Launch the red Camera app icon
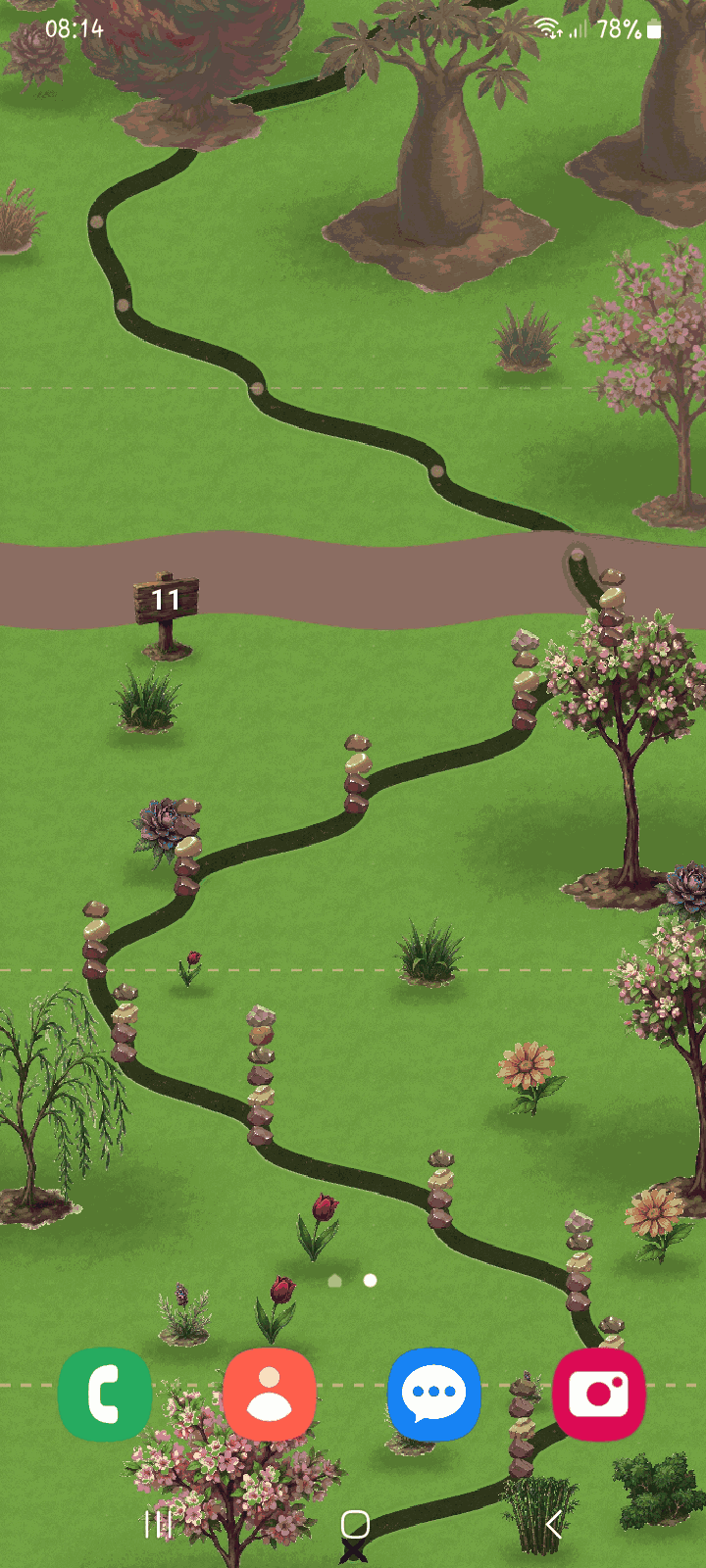This screenshot has width=706, height=1568. pos(599,1394)
